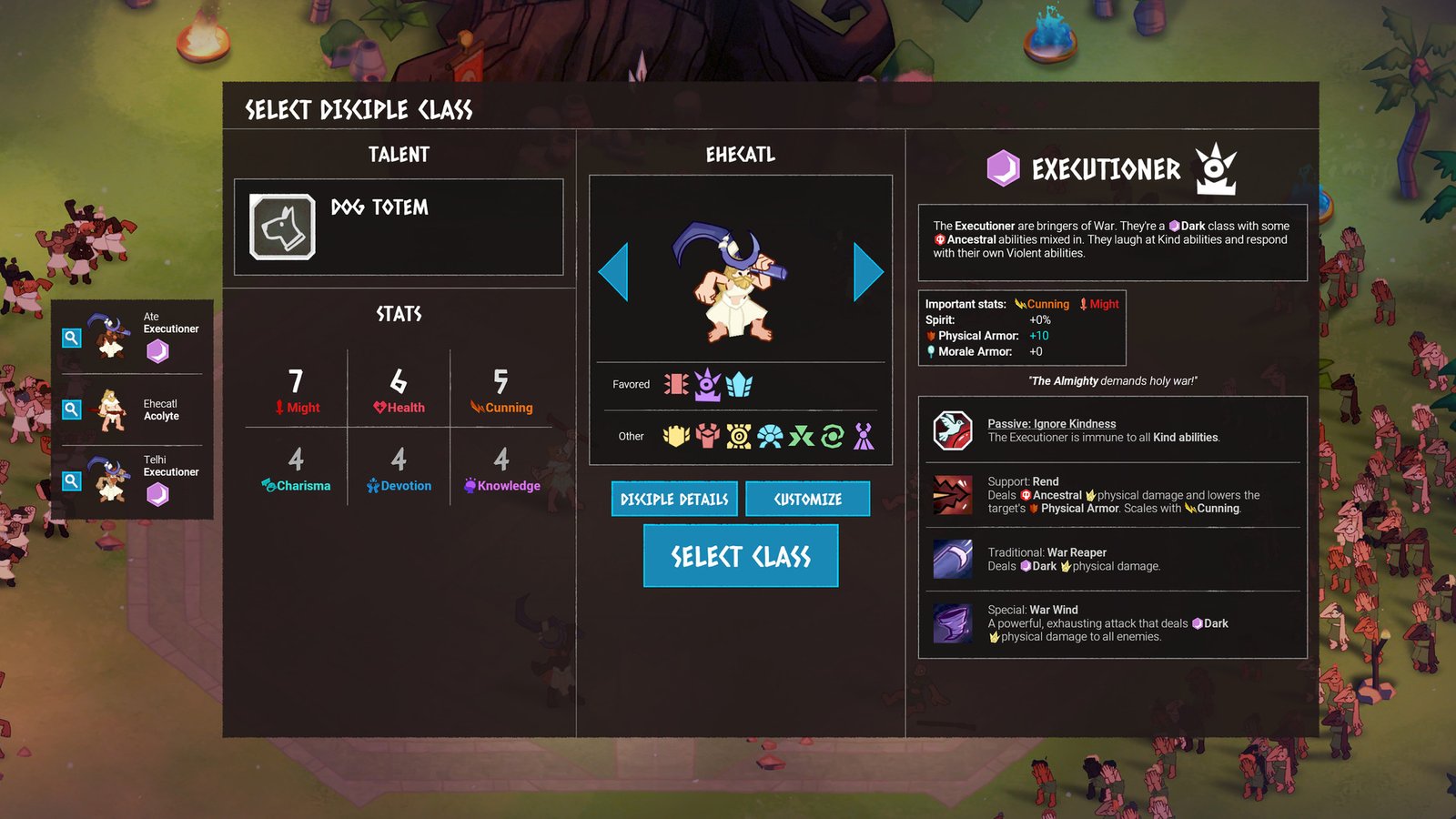1456x819 pixels.
Task: Open Disciple Details
Action: pos(673,499)
